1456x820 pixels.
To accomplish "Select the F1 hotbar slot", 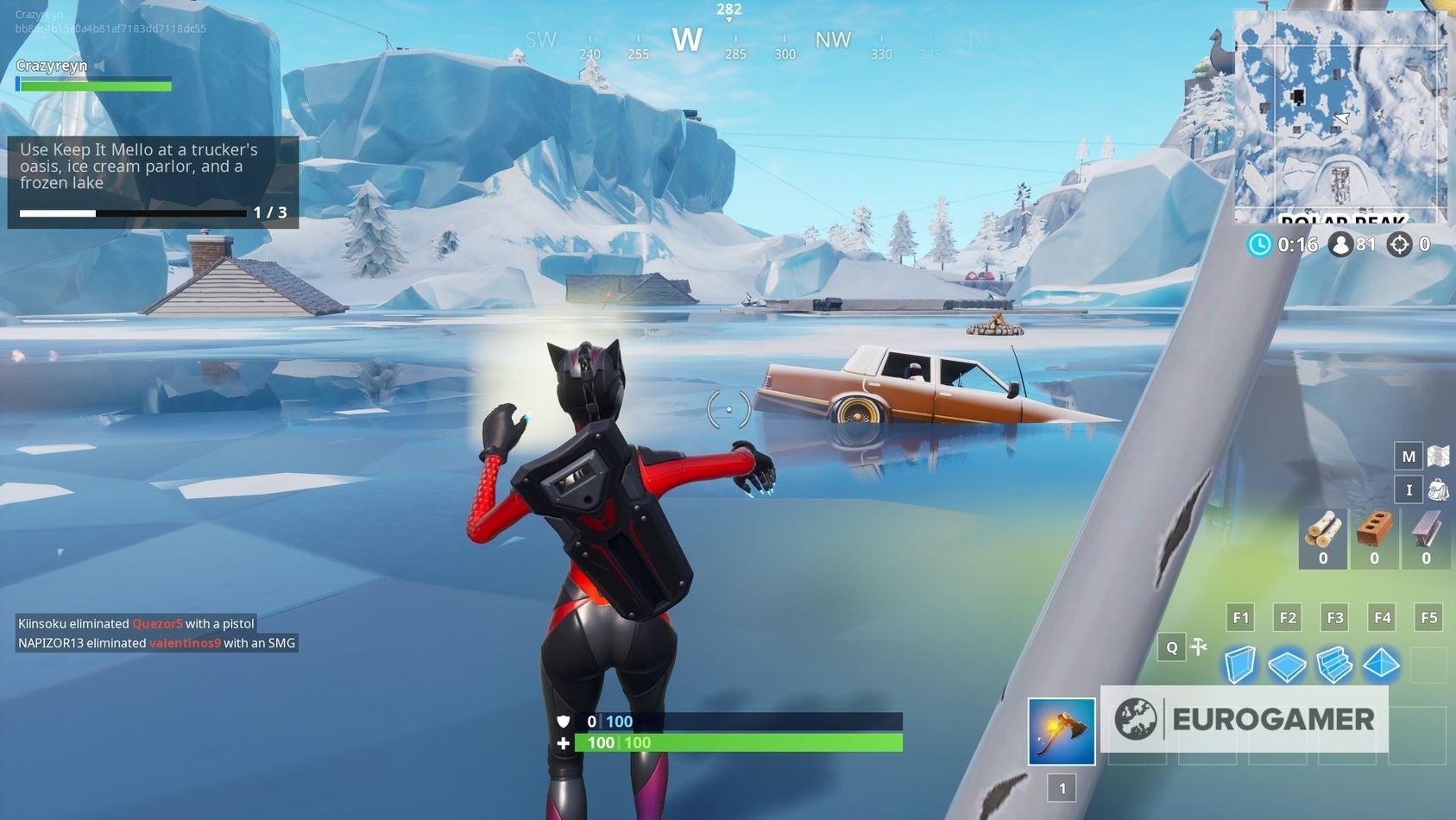I will (x=1240, y=617).
